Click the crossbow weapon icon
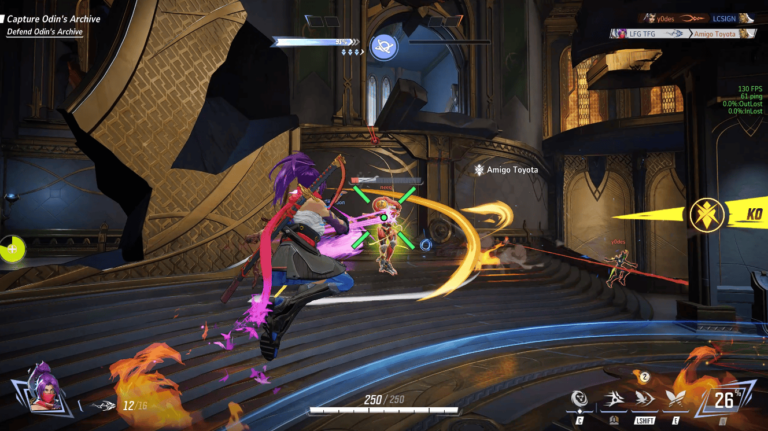This screenshot has height=431, width=768. tap(102, 405)
